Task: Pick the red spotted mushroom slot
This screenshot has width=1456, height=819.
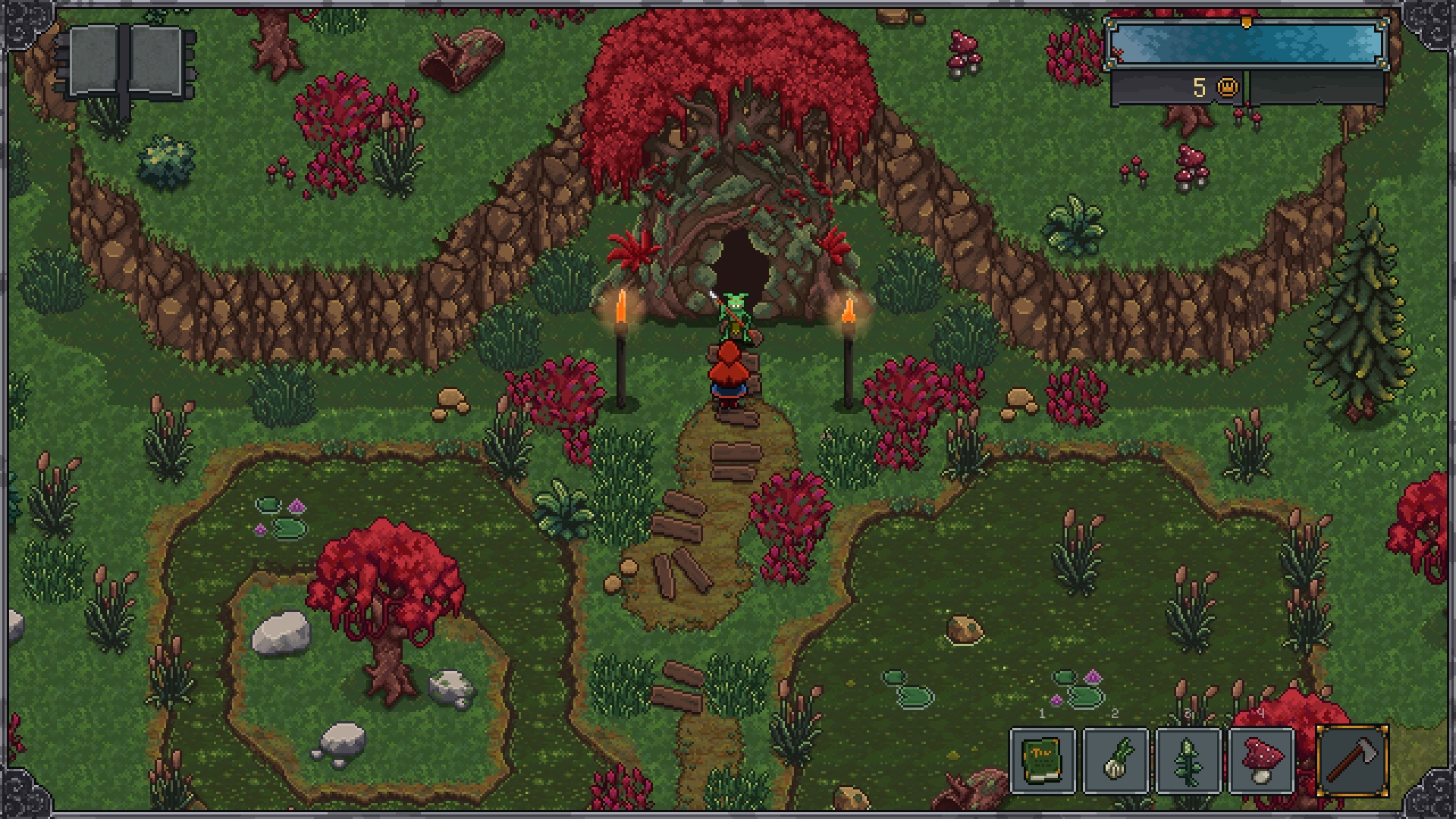Action: coord(1261,761)
